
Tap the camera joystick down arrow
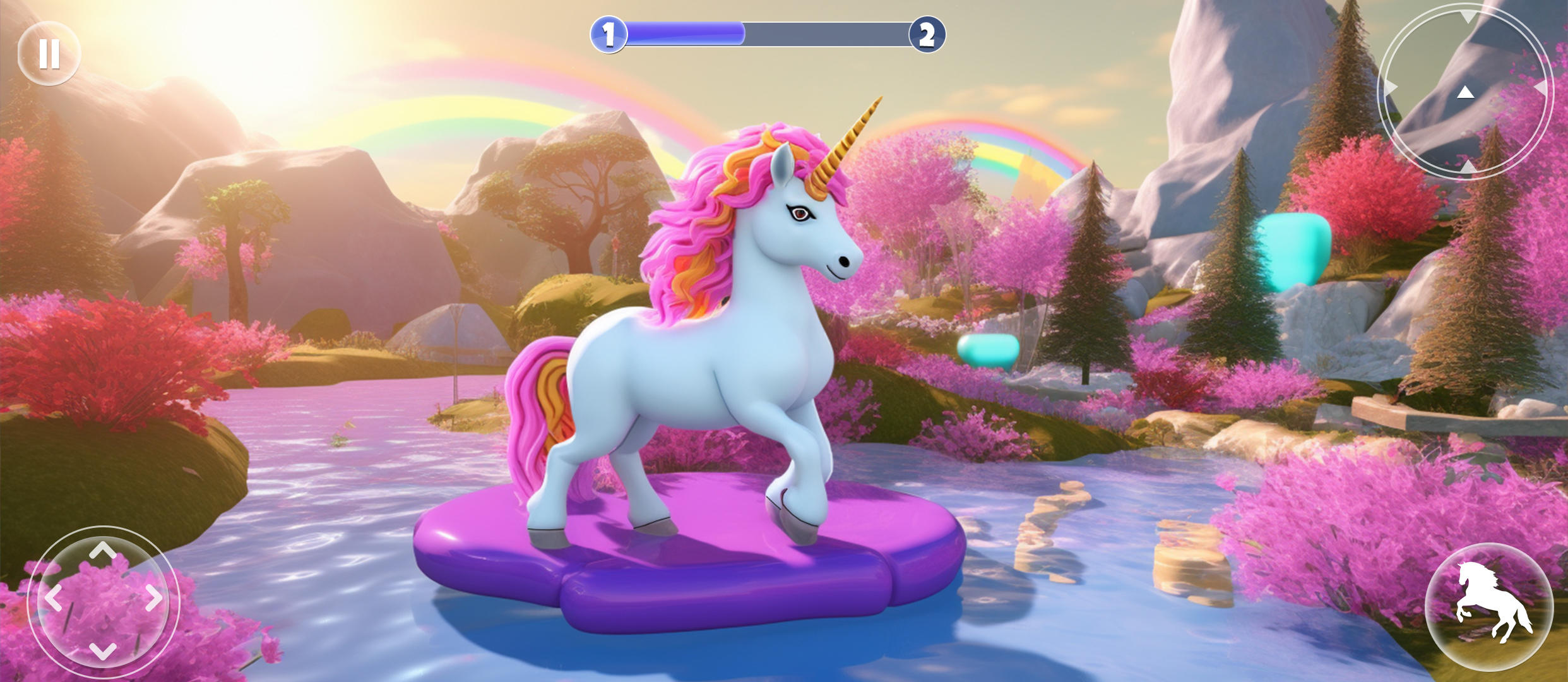[1468, 167]
